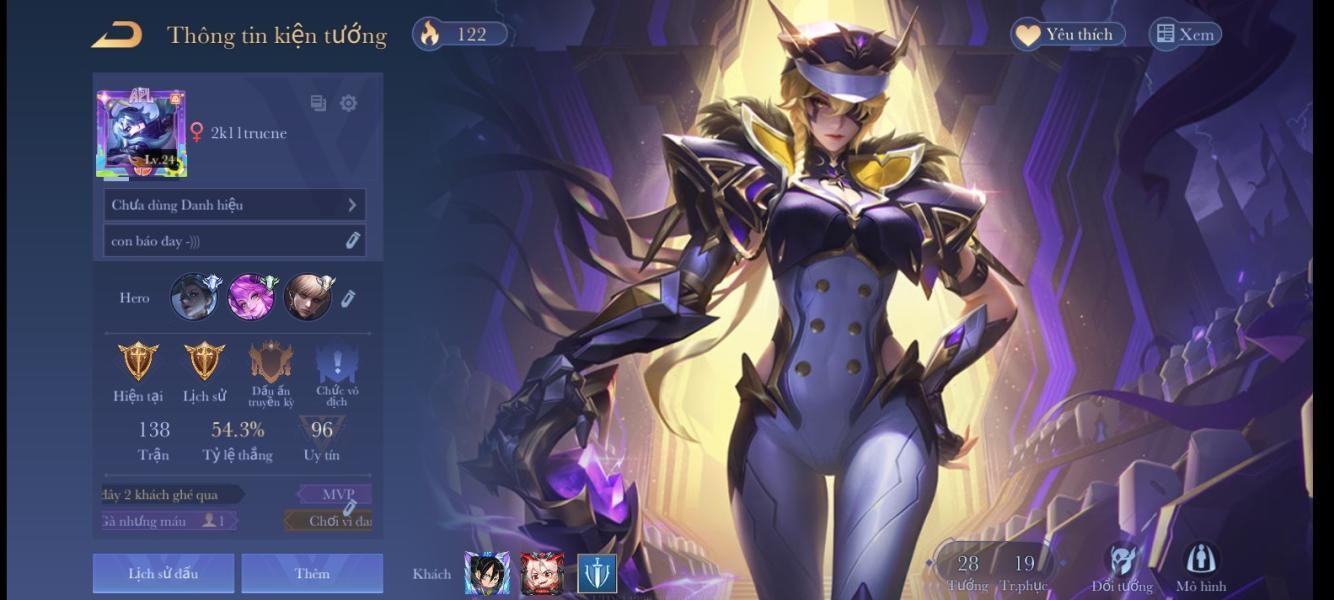
Task: Choose Đổi tướng to change displayed hero
Action: click(x=1122, y=568)
